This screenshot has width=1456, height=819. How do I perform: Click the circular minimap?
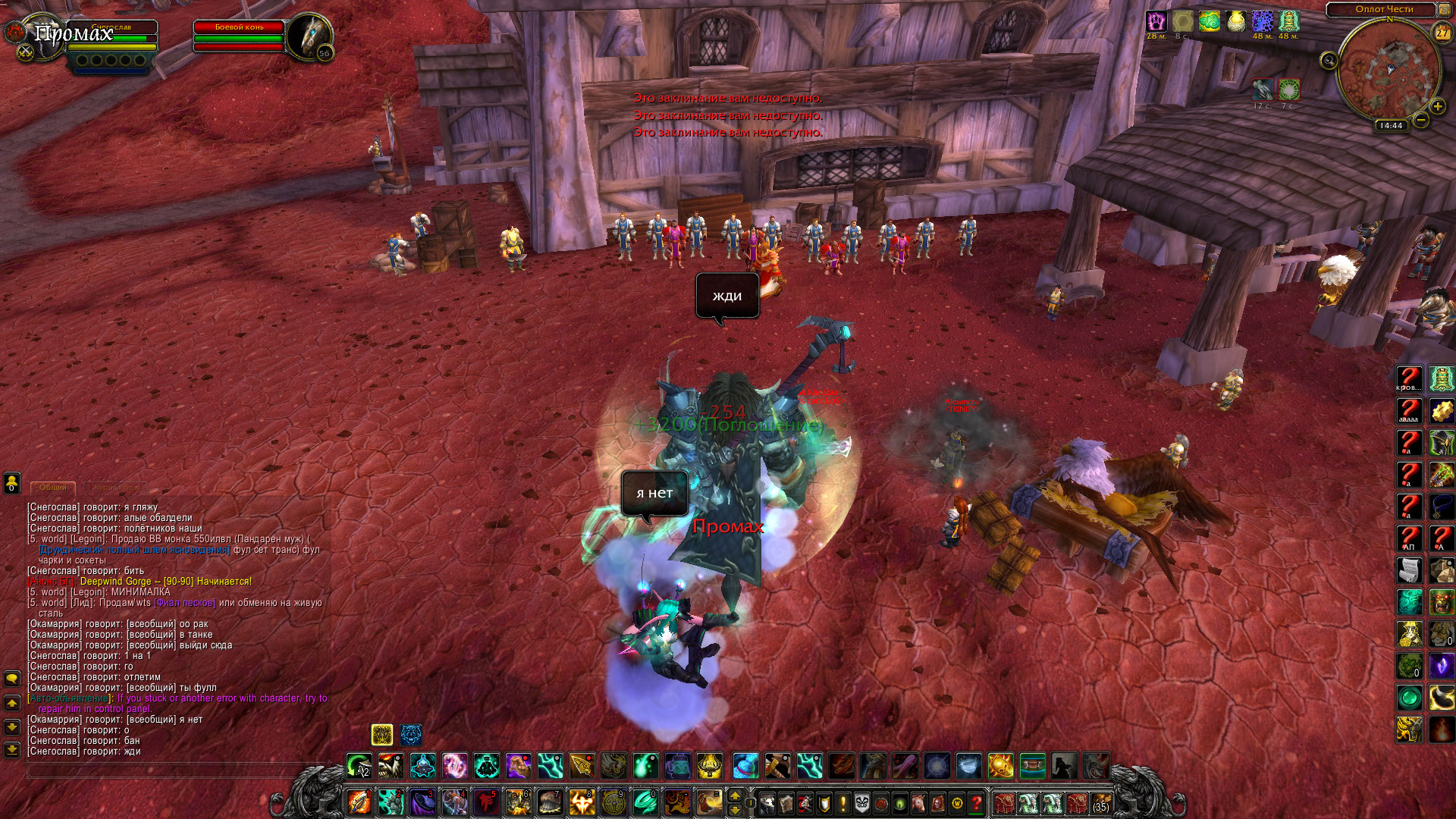(x=1389, y=71)
